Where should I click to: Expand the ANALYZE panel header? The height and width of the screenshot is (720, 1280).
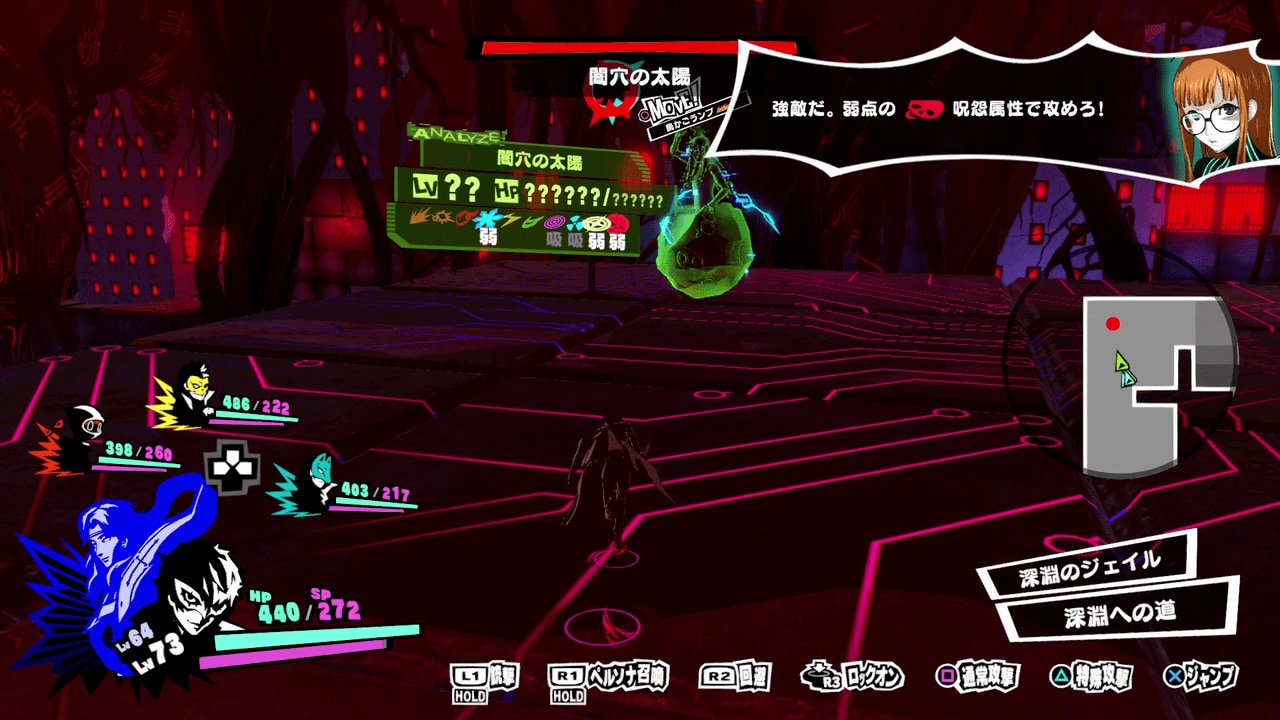[455, 133]
